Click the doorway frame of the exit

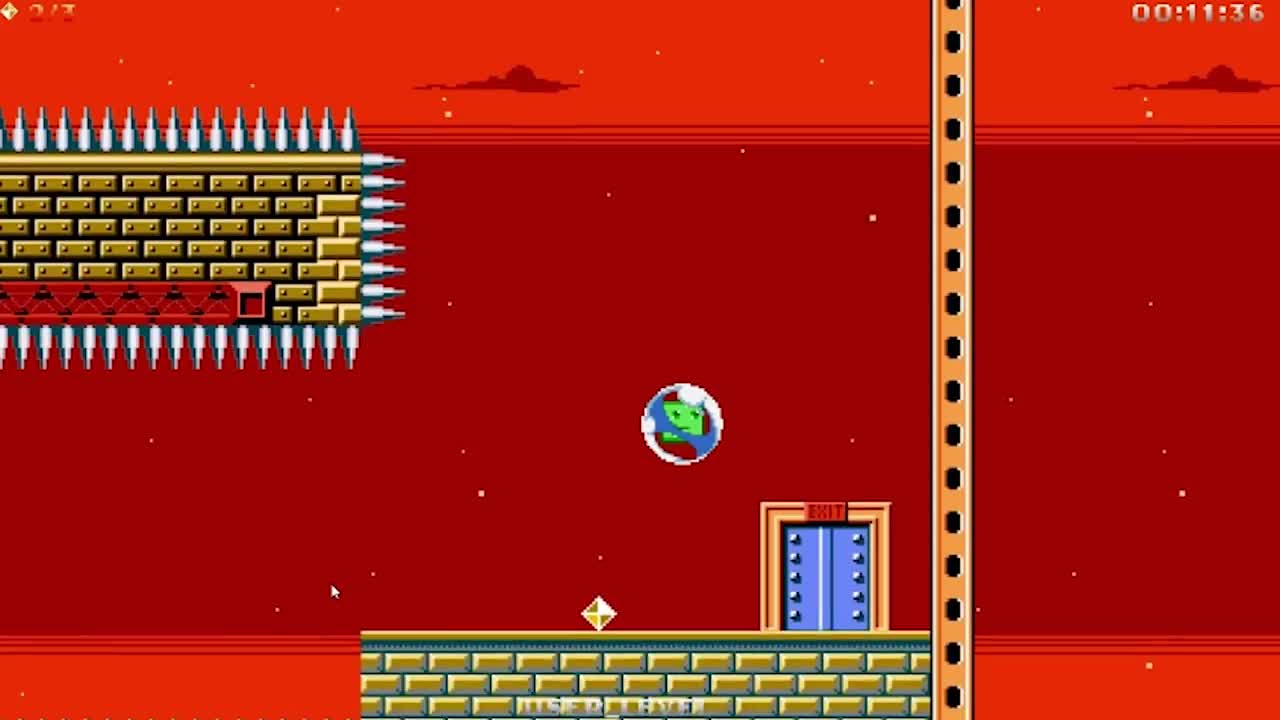[770, 570]
